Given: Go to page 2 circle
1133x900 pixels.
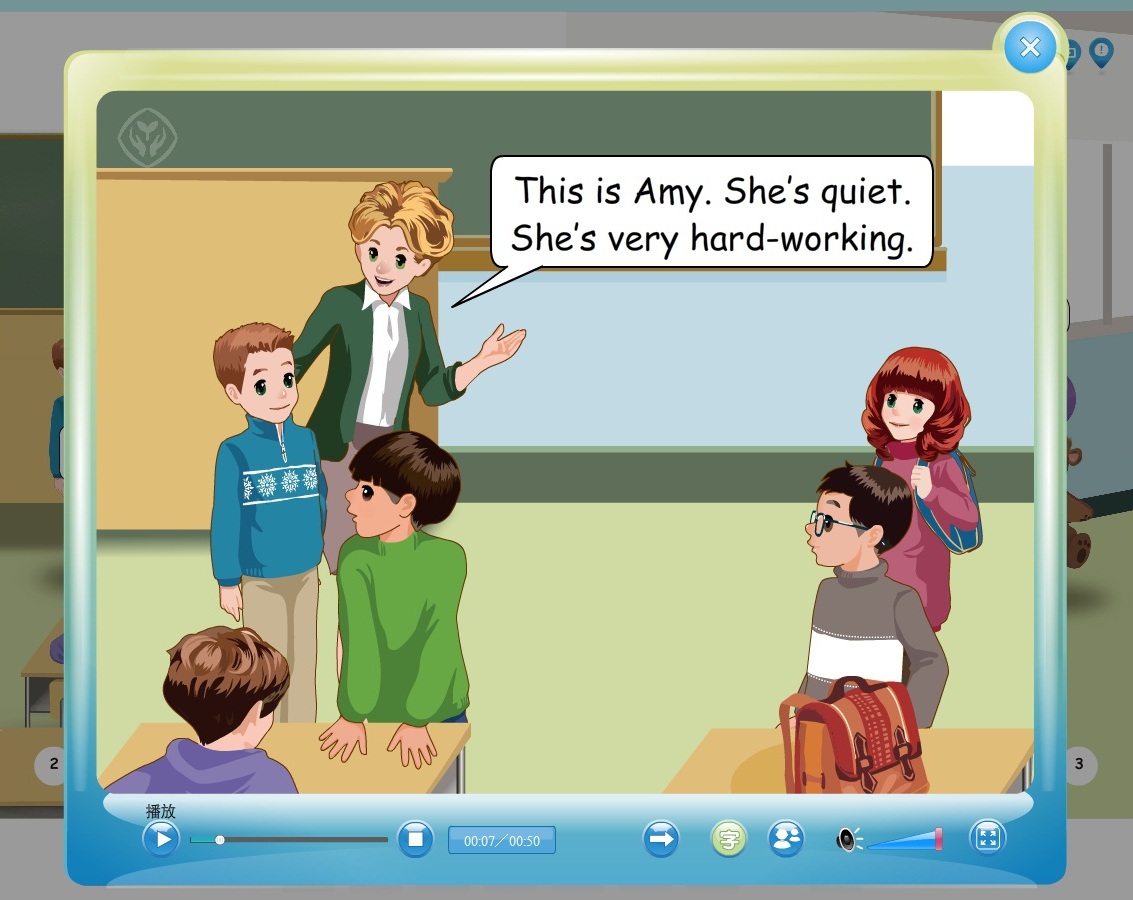Looking at the screenshot, I should click(x=52, y=765).
